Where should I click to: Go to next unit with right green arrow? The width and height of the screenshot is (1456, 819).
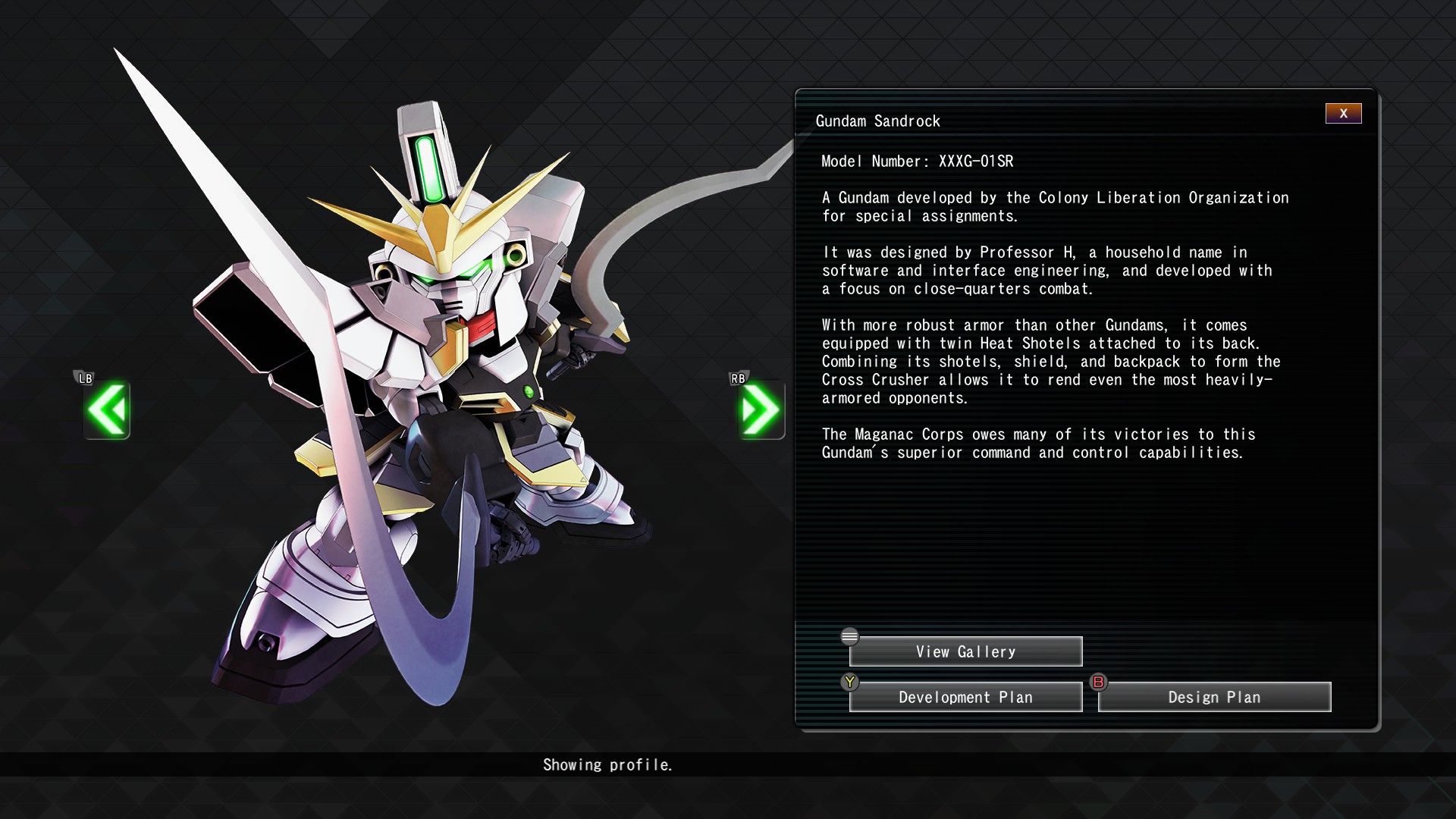pyautogui.click(x=761, y=410)
